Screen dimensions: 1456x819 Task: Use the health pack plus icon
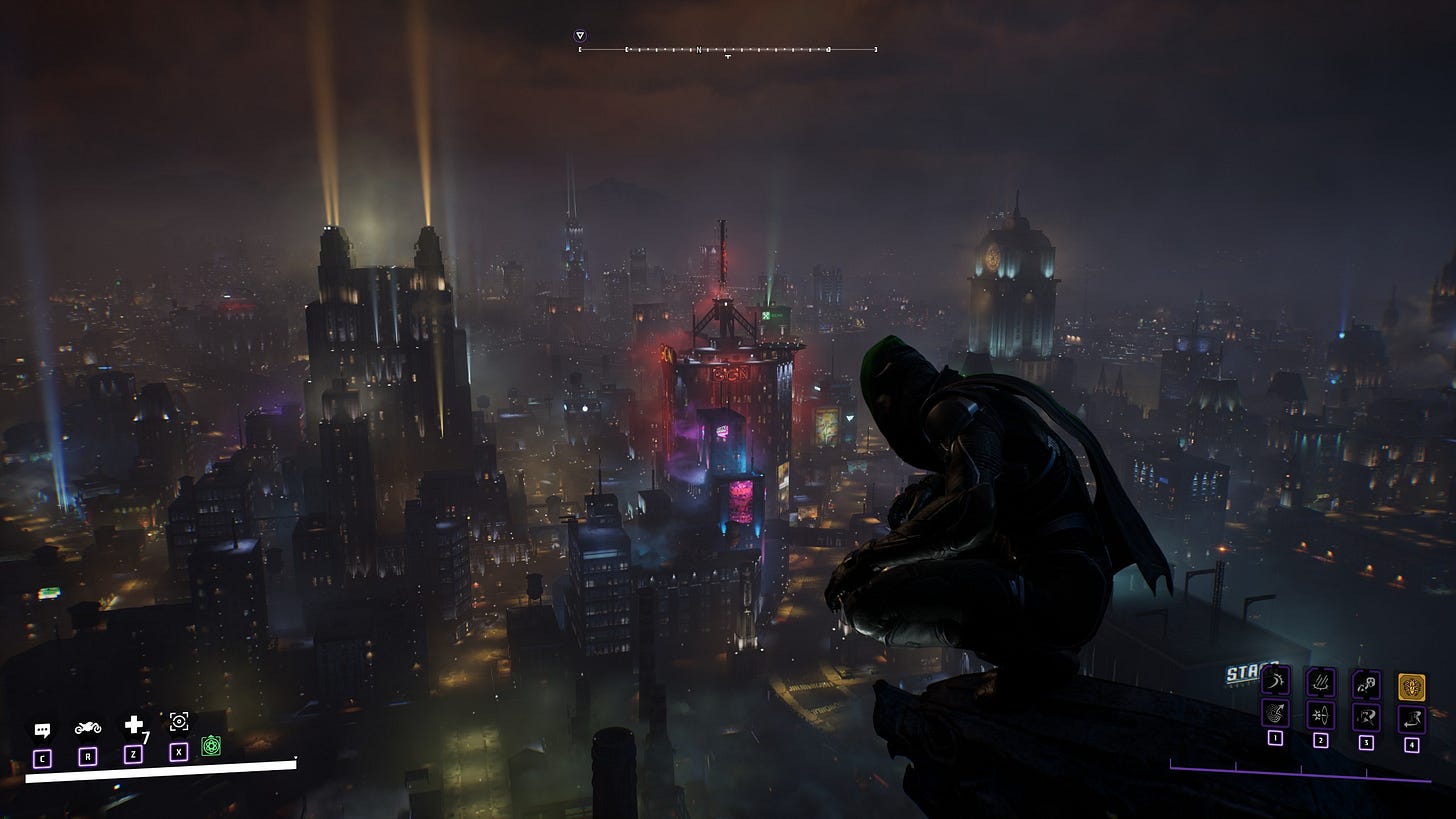(133, 725)
